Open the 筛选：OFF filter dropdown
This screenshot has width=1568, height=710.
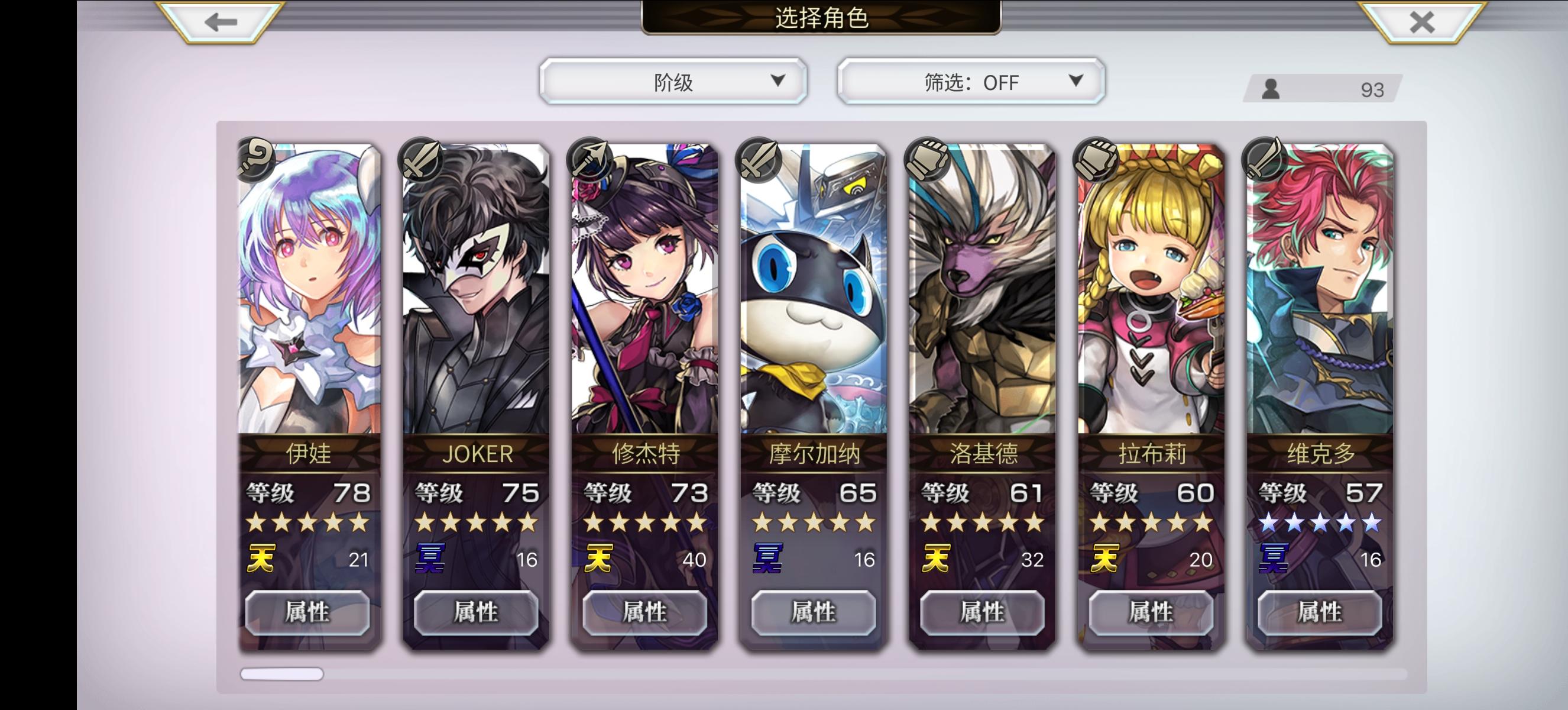[x=969, y=81]
